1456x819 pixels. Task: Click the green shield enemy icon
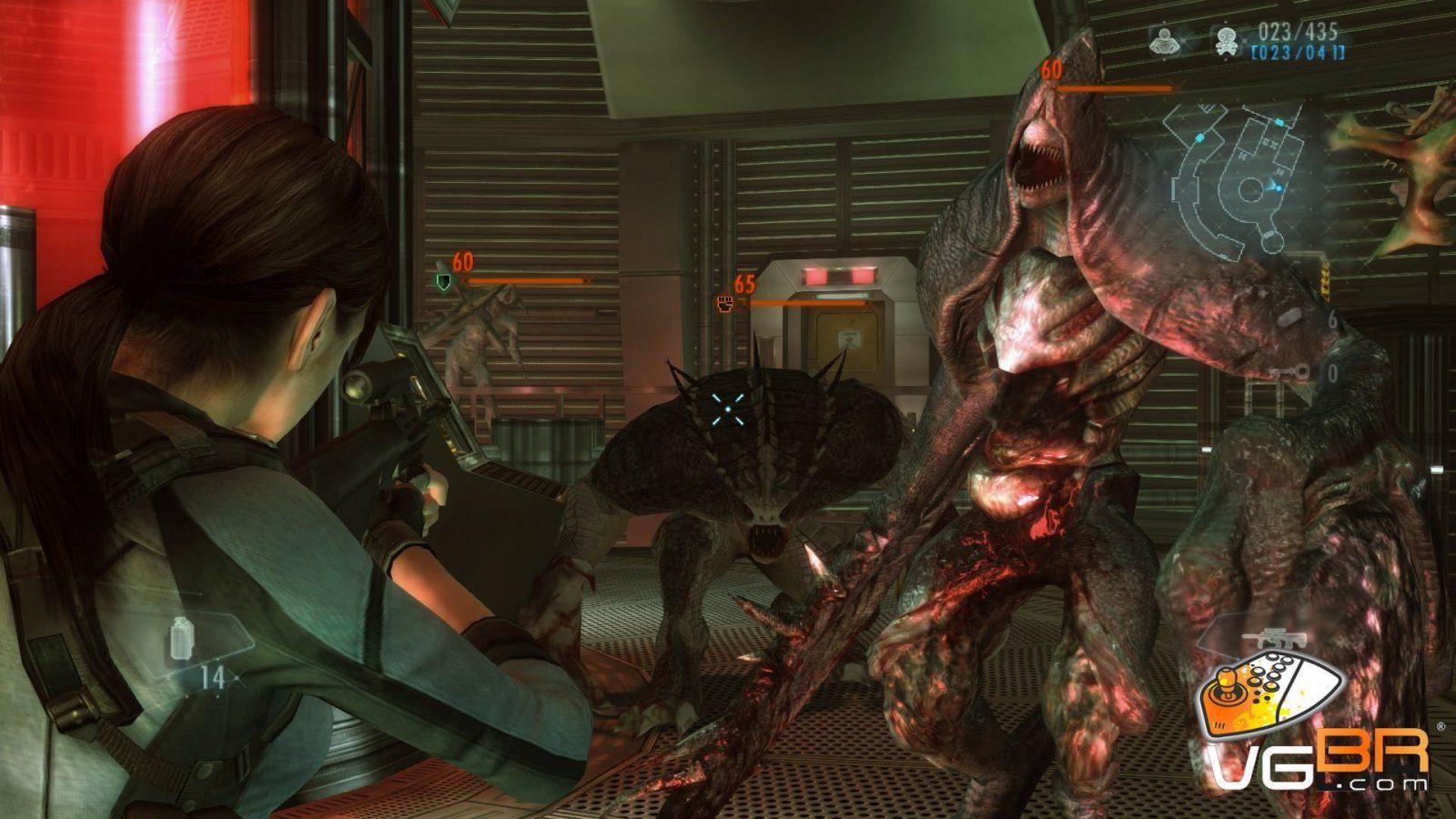click(x=443, y=281)
